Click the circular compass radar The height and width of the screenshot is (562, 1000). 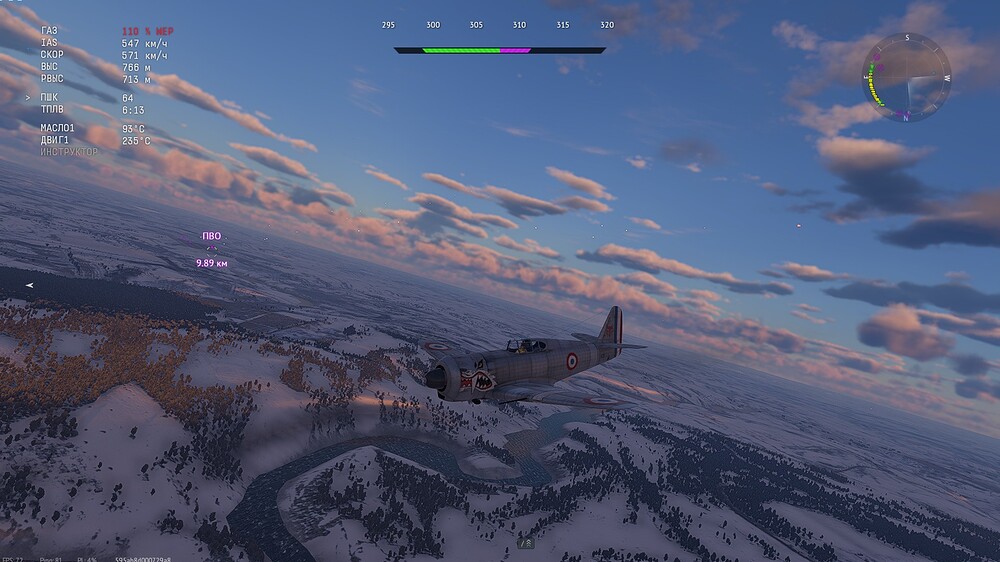pyautogui.click(x=907, y=77)
